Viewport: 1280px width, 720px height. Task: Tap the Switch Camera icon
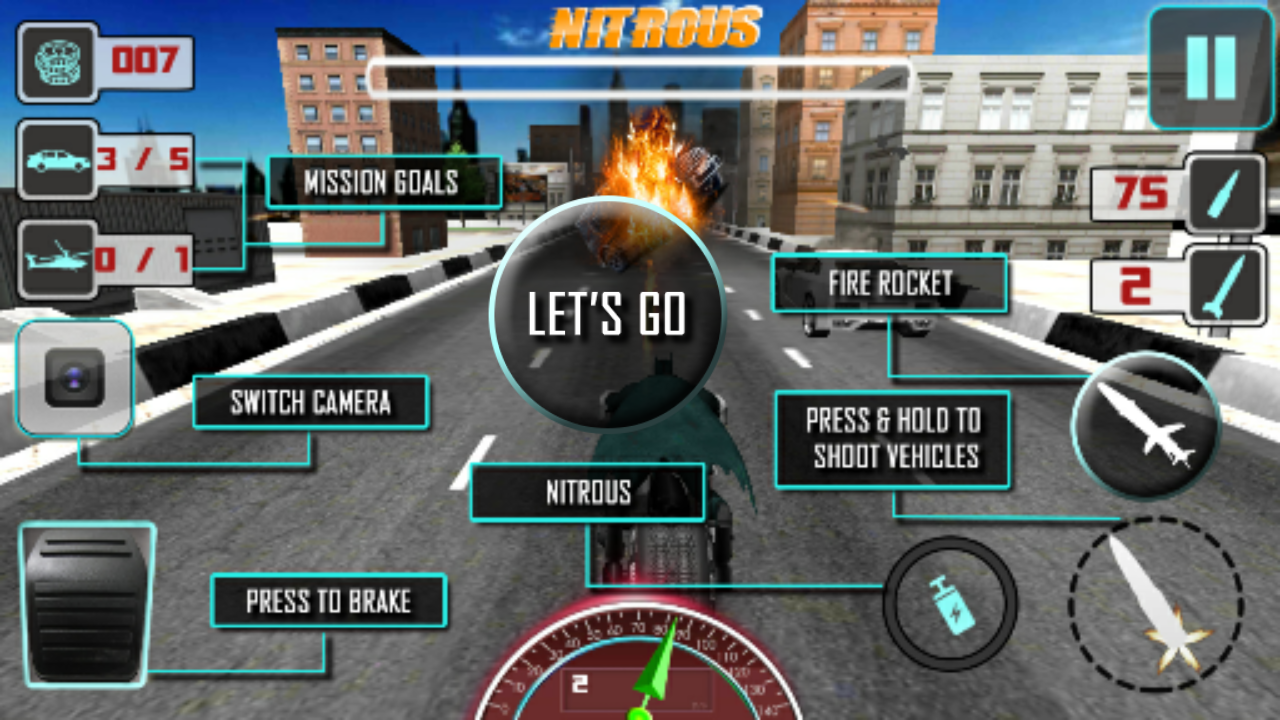pos(75,380)
